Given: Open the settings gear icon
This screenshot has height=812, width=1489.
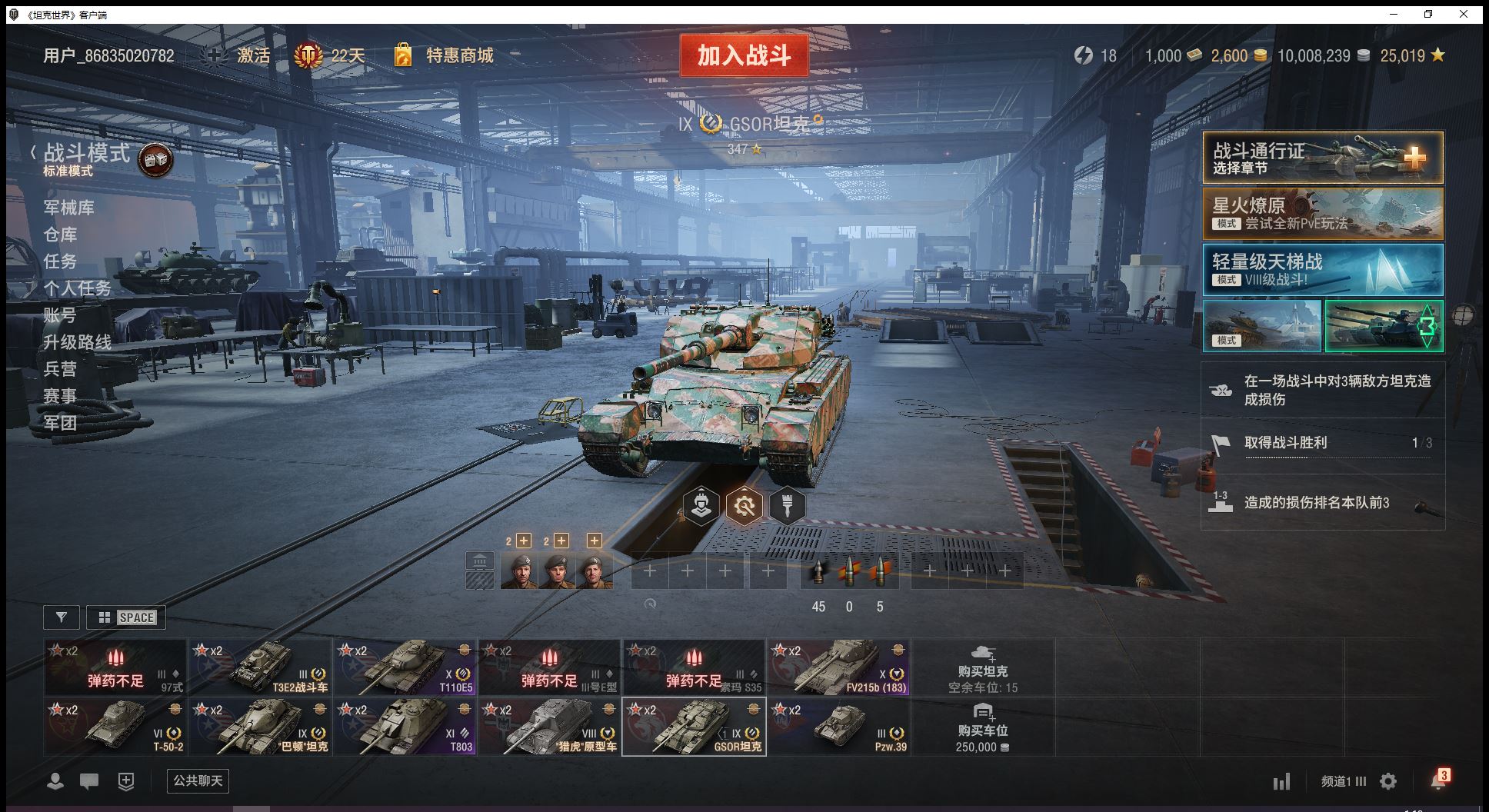Looking at the screenshot, I should pyautogui.click(x=1388, y=781).
